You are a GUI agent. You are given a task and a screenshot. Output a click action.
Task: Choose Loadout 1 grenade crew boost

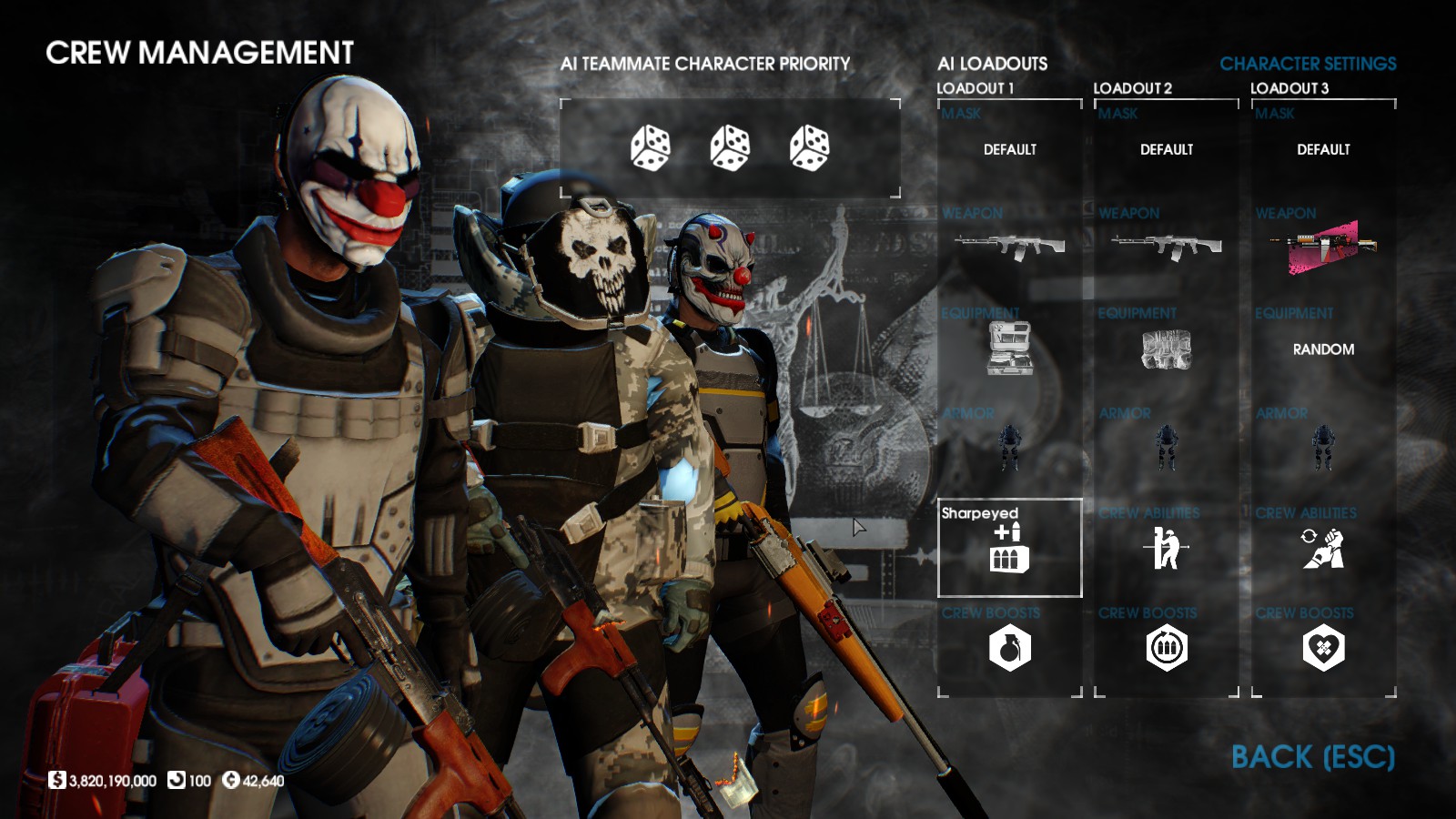click(1009, 649)
